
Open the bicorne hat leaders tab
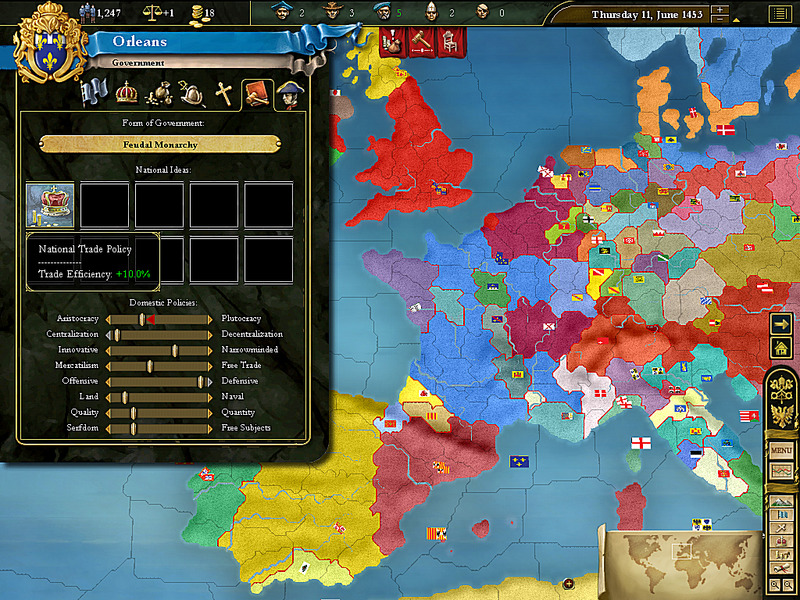(x=289, y=94)
